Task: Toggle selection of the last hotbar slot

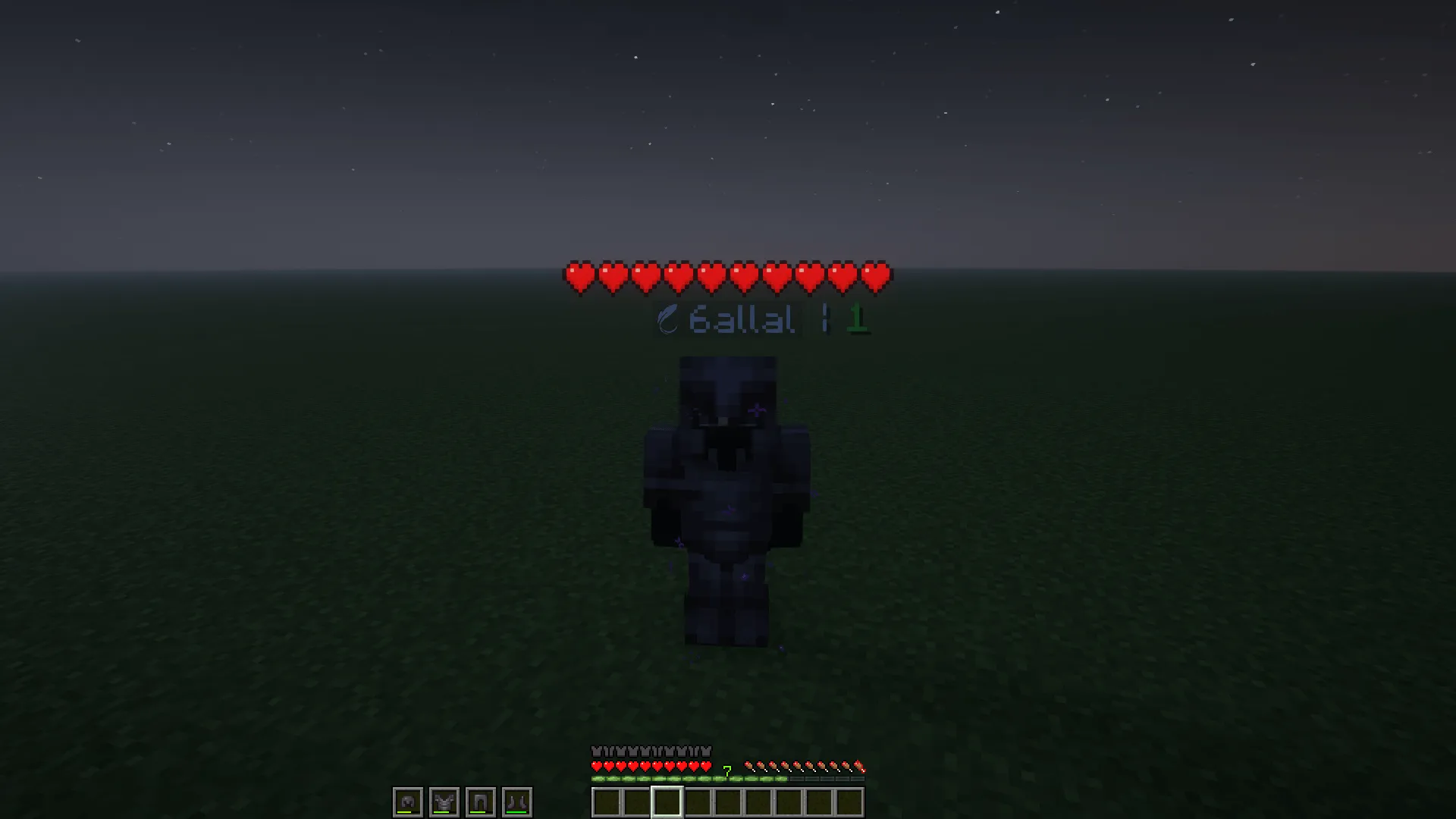Action: pyautogui.click(x=849, y=802)
